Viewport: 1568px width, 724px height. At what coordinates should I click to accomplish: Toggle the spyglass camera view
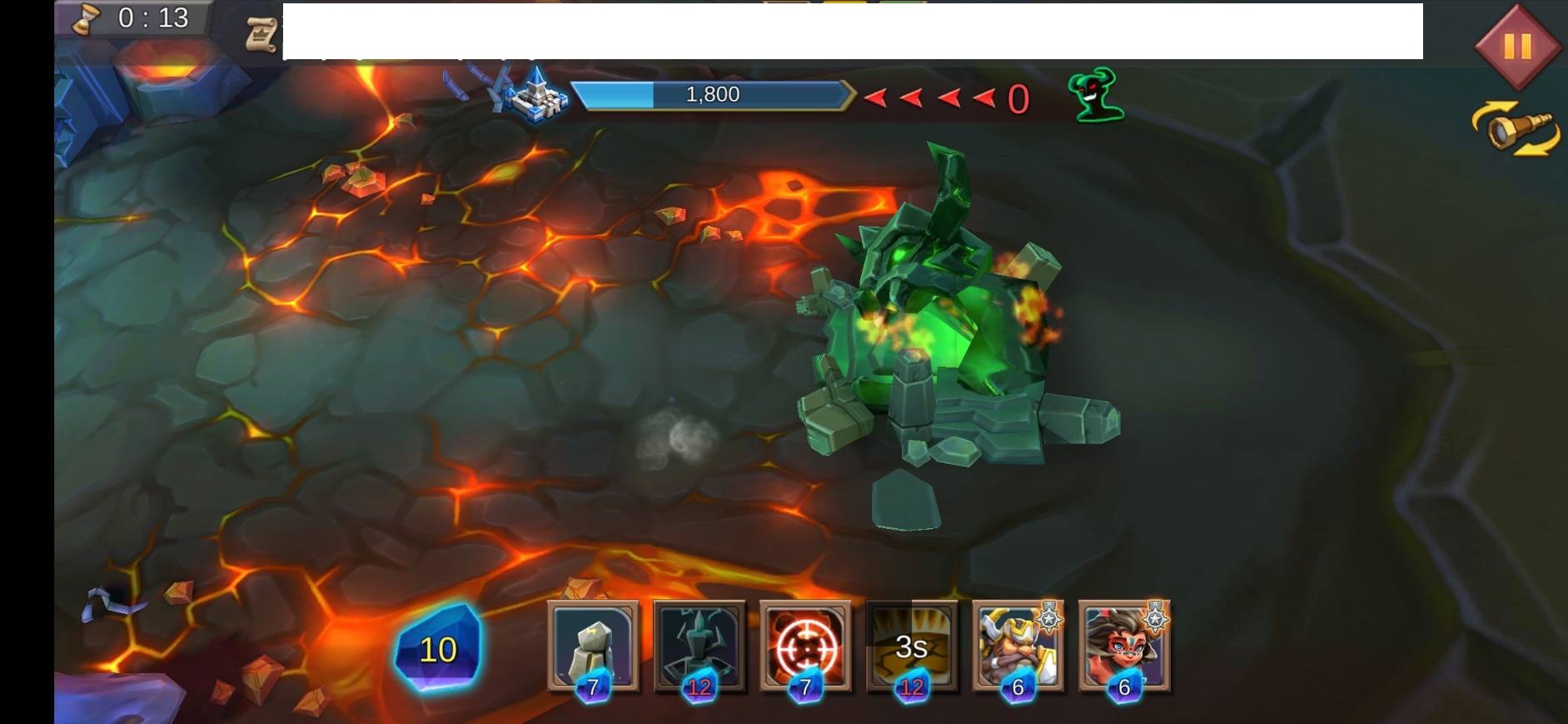(1516, 130)
